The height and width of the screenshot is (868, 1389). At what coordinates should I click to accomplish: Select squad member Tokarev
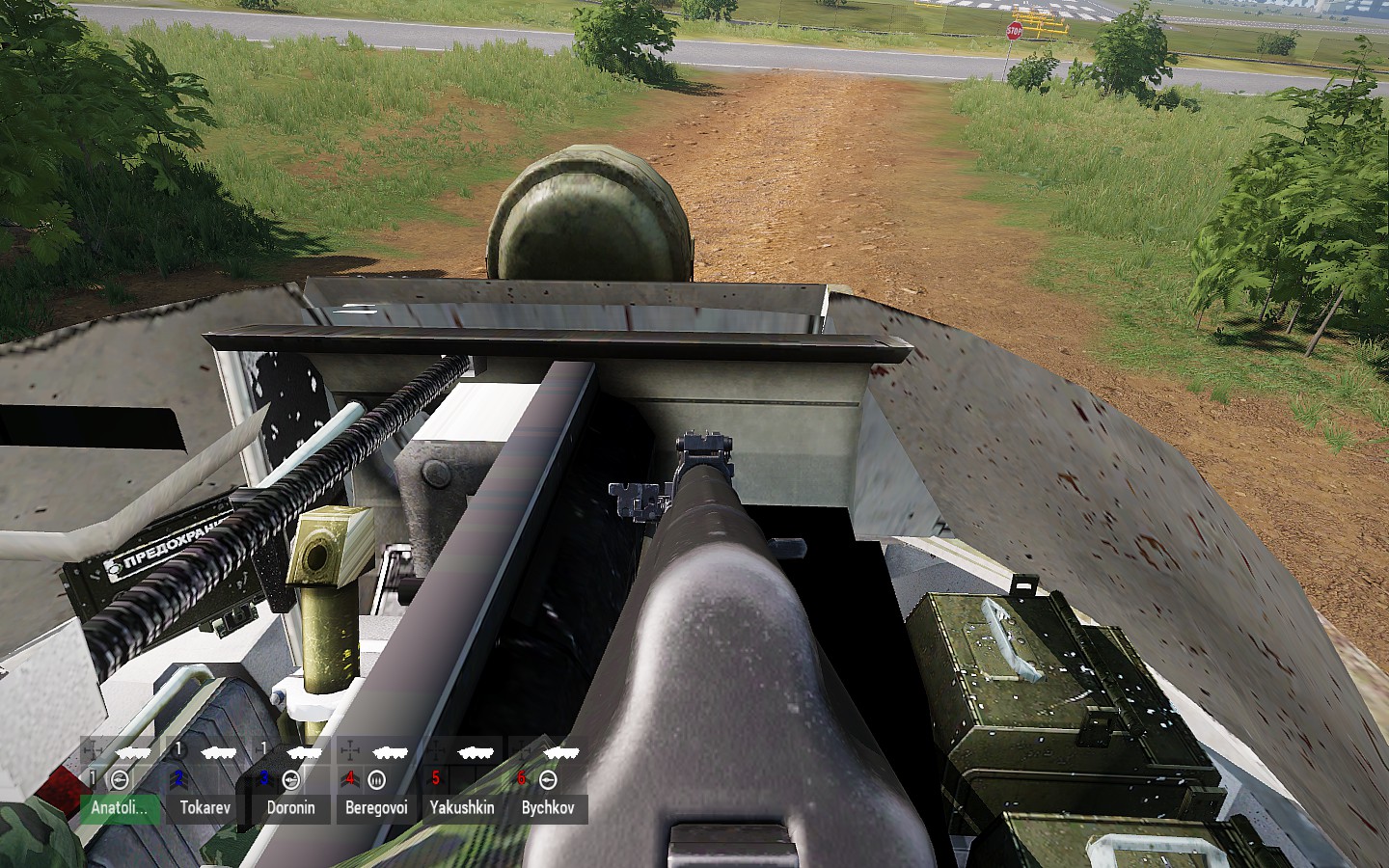[x=205, y=807]
